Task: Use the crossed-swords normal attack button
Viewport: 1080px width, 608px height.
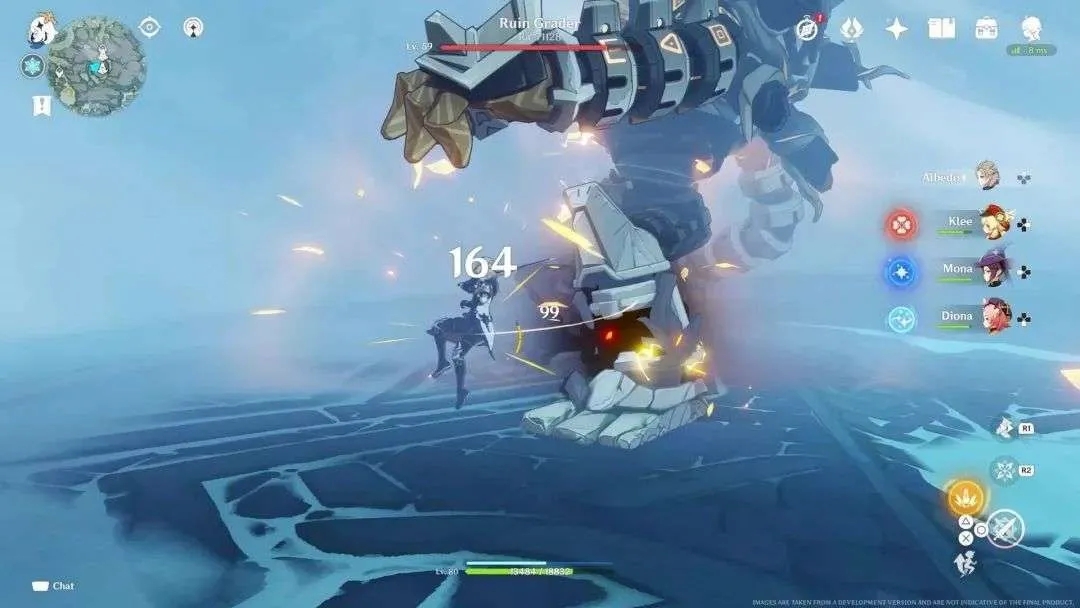Action: click(1006, 528)
